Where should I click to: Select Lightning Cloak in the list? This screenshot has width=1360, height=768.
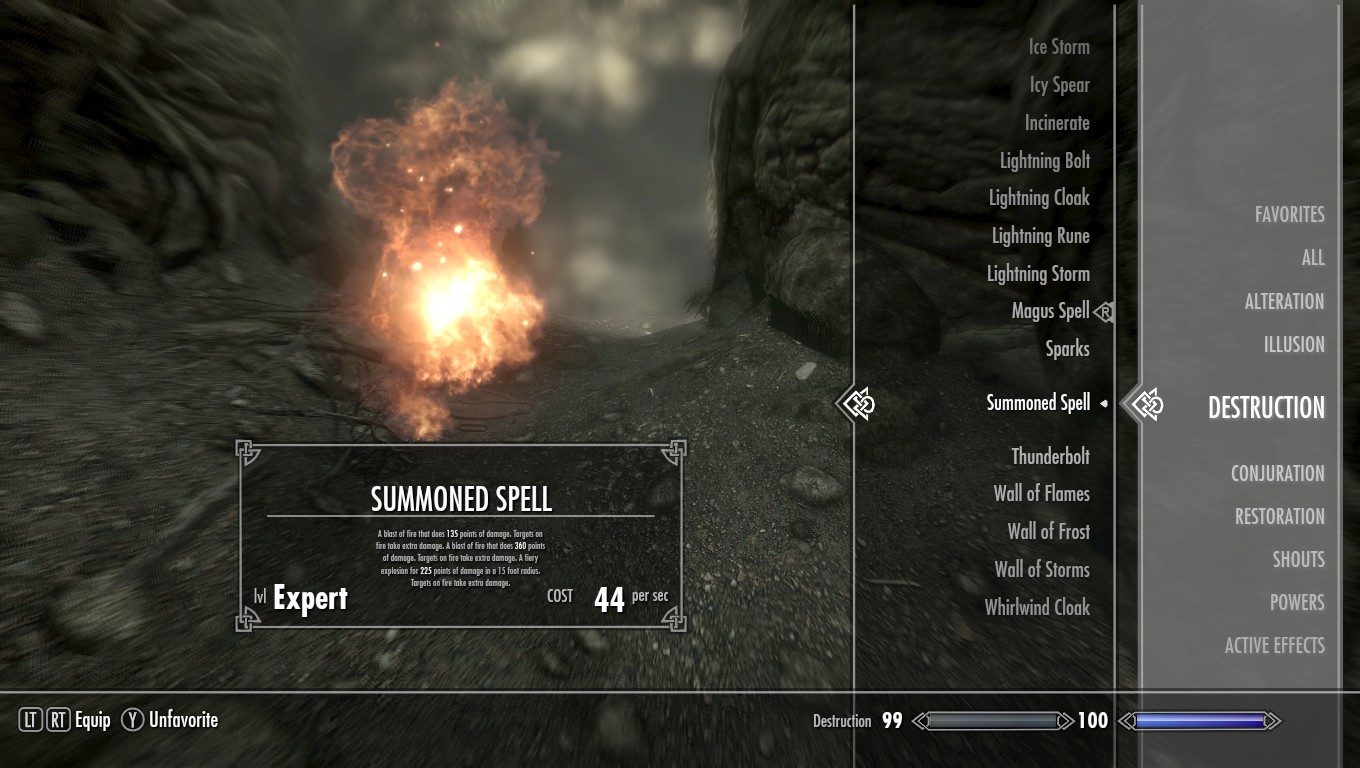click(1039, 198)
